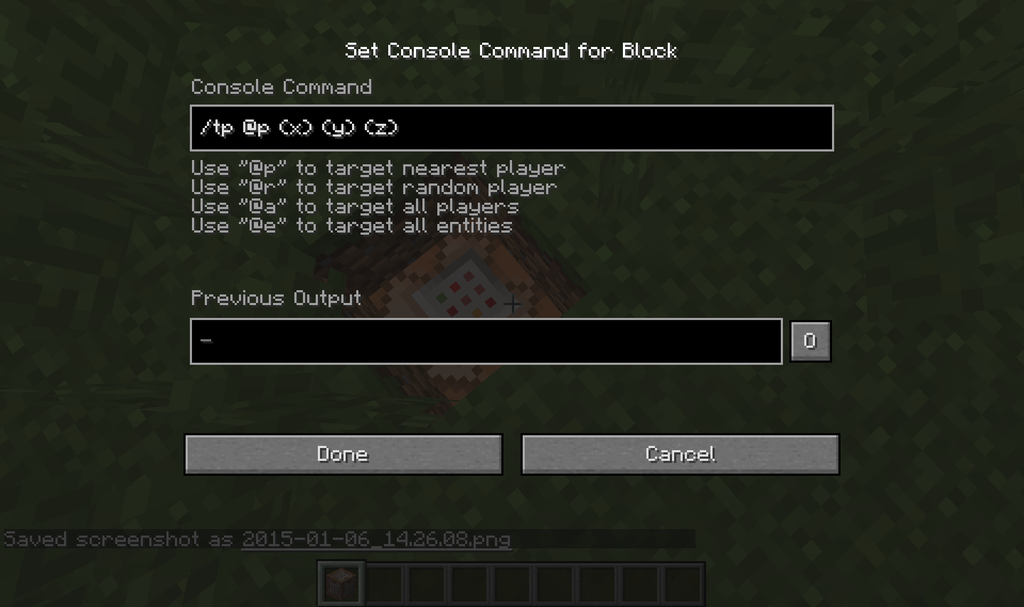Select the Previous Output text box

486,341
